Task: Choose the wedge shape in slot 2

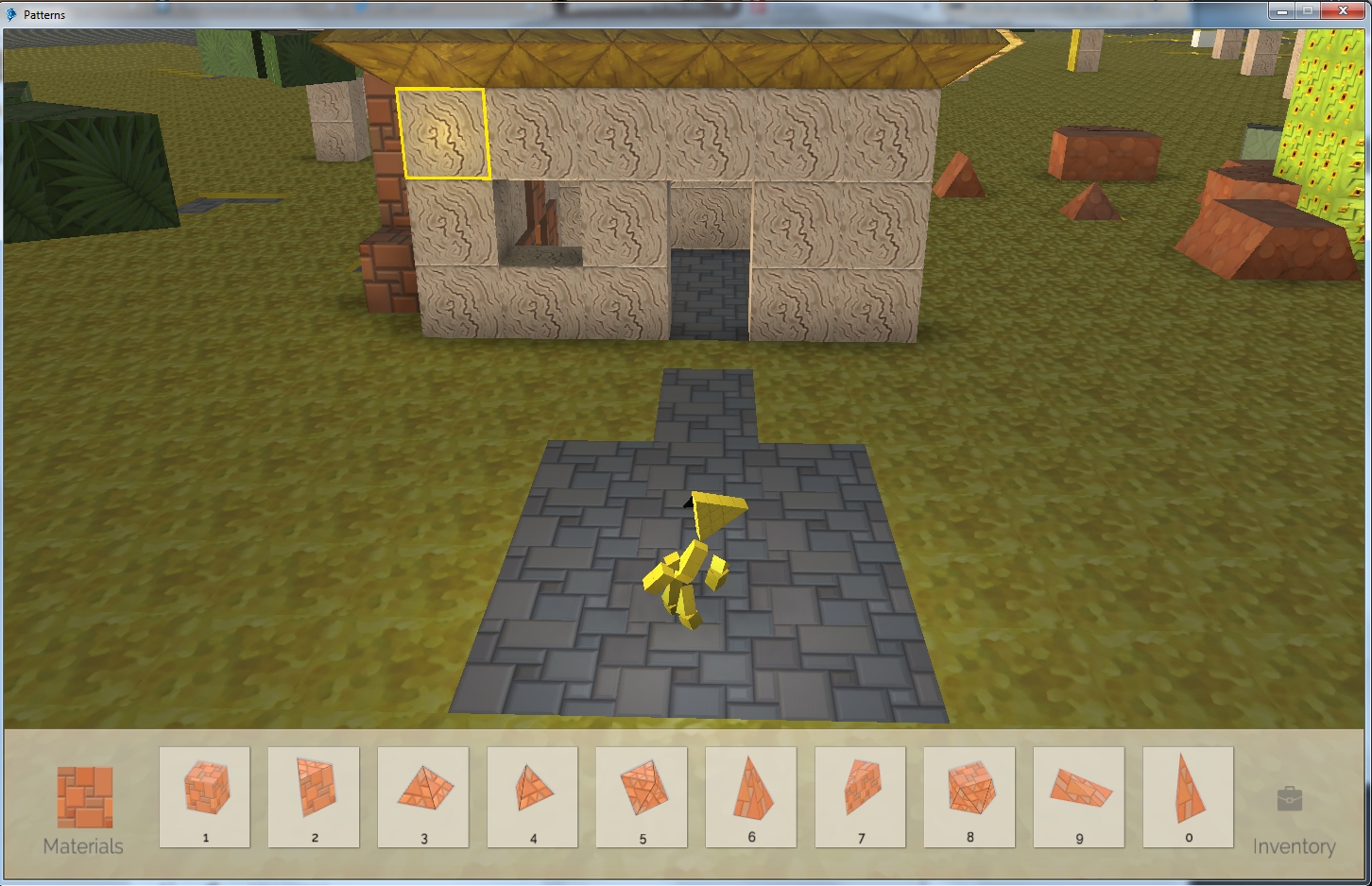Action: click(x=314, y=796)
